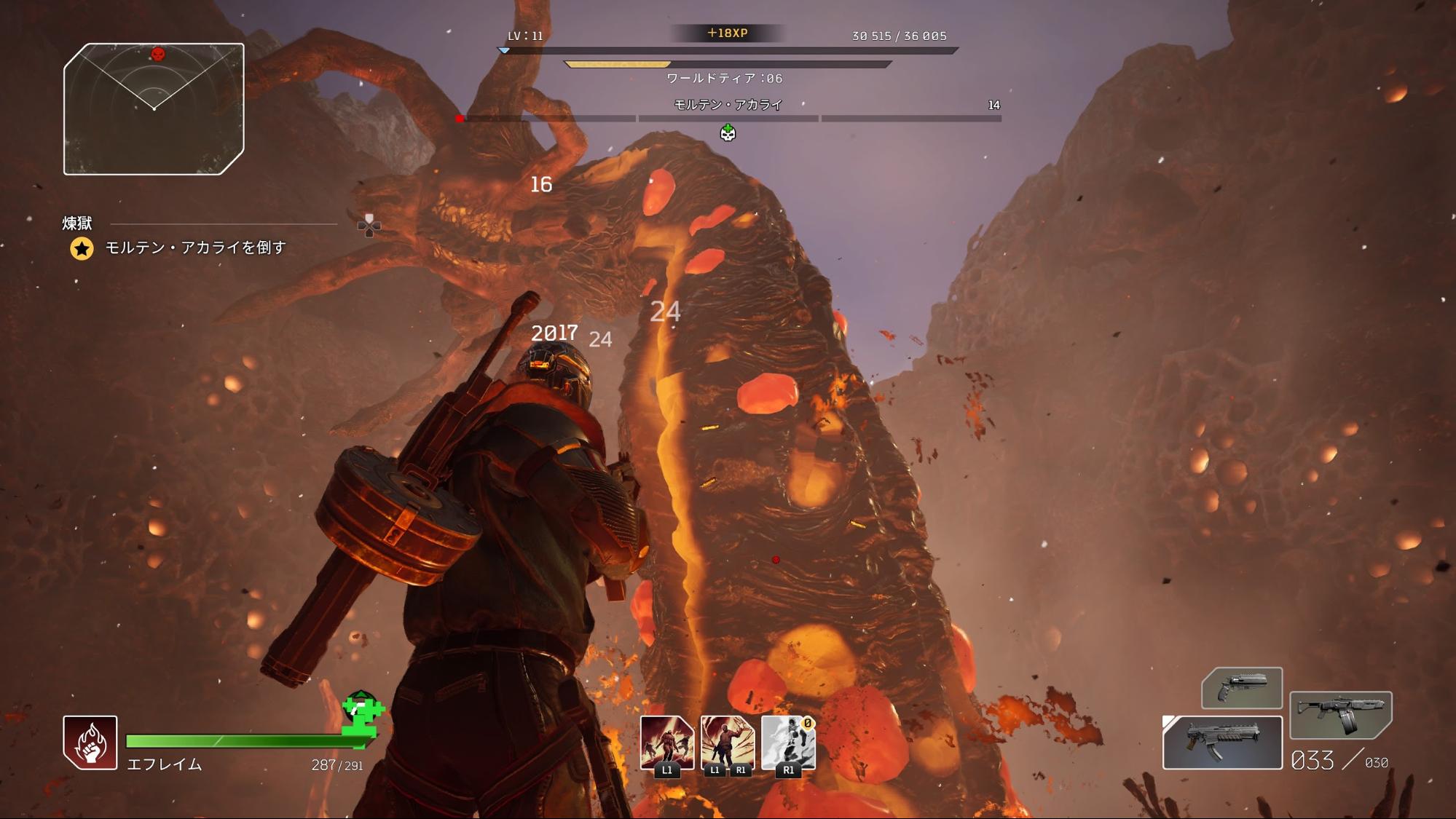Switch to the revolver sidearm slot
The height and width of the screenshot is (819, 1456).
click(1241, 688)
